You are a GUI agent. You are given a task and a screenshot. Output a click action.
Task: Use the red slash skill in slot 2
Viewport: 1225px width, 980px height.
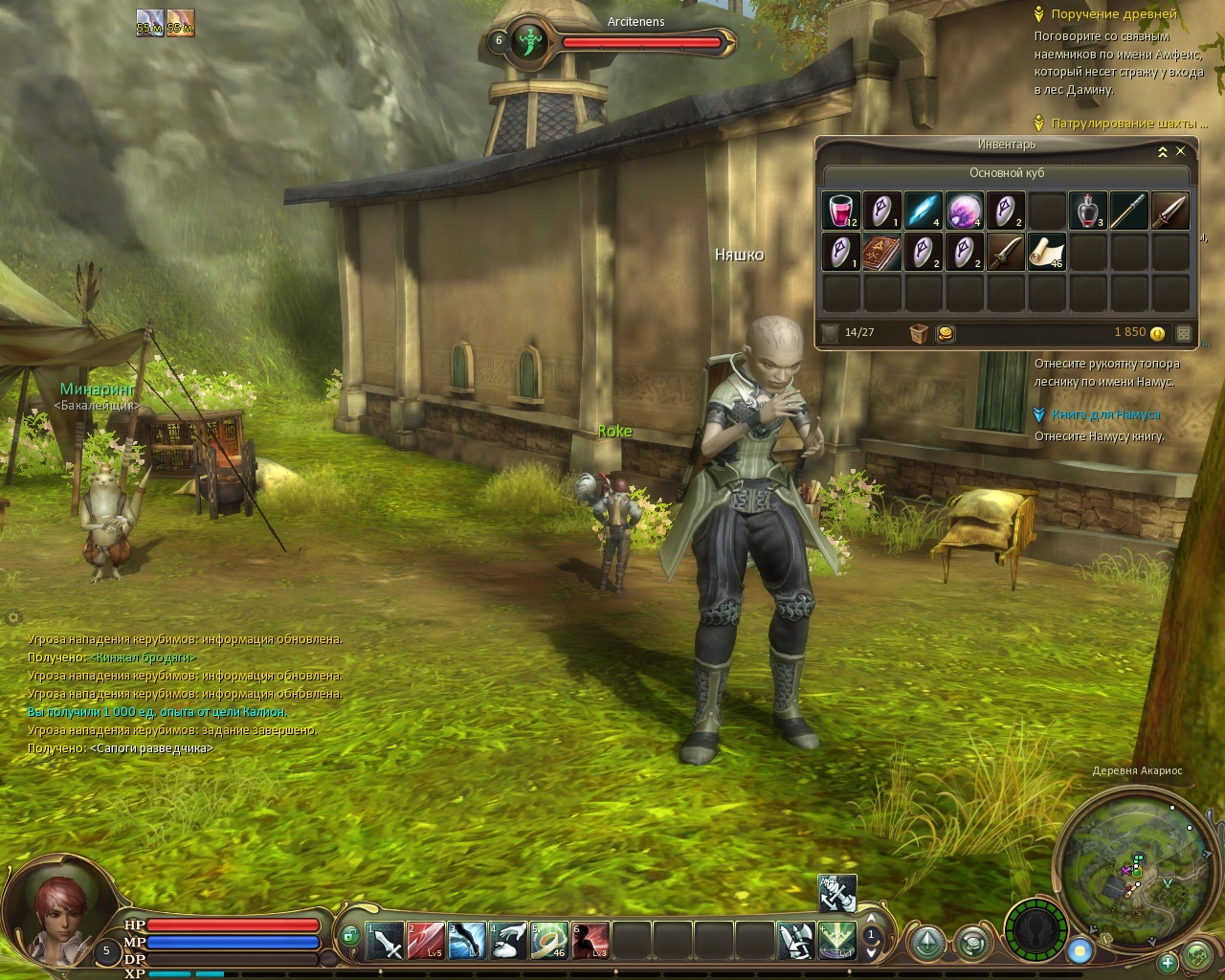[426, 941]
